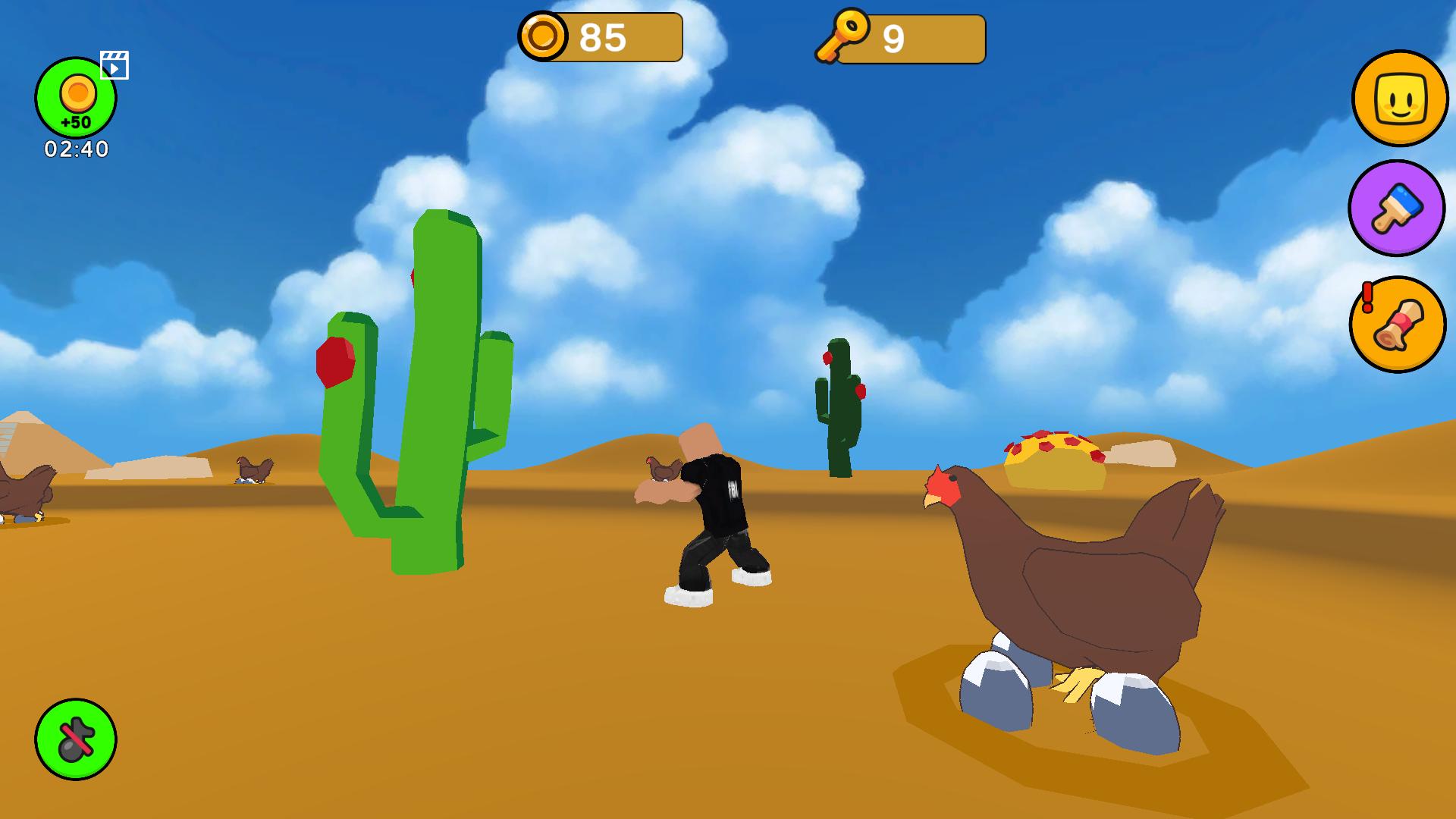1456x819 pixels.
Task: Open the scroll icon with red exclamation badge
Action: pyautogui.click(x=1398, y=326)
